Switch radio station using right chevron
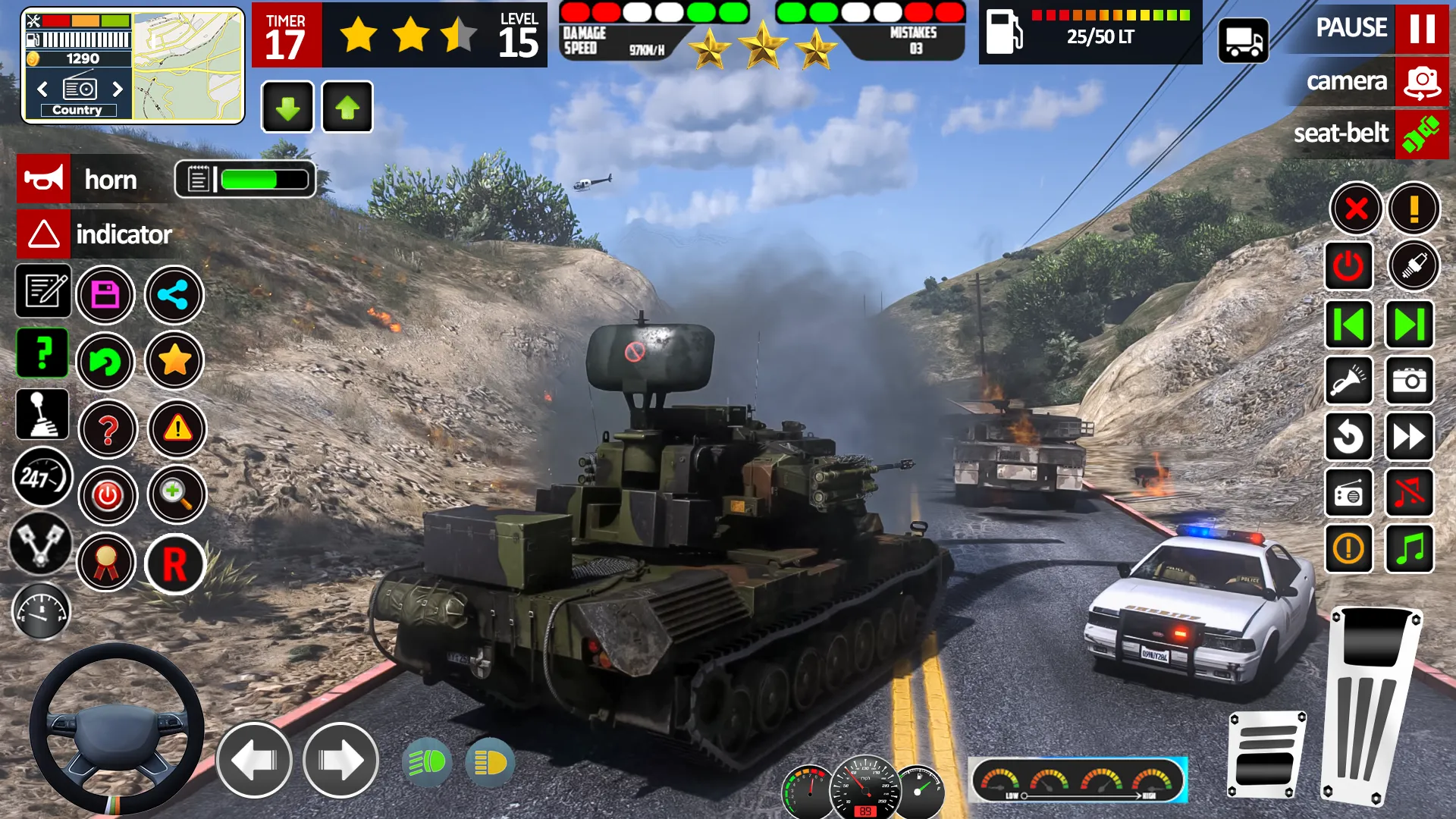 pyautogui.click(x=118, y=89)
